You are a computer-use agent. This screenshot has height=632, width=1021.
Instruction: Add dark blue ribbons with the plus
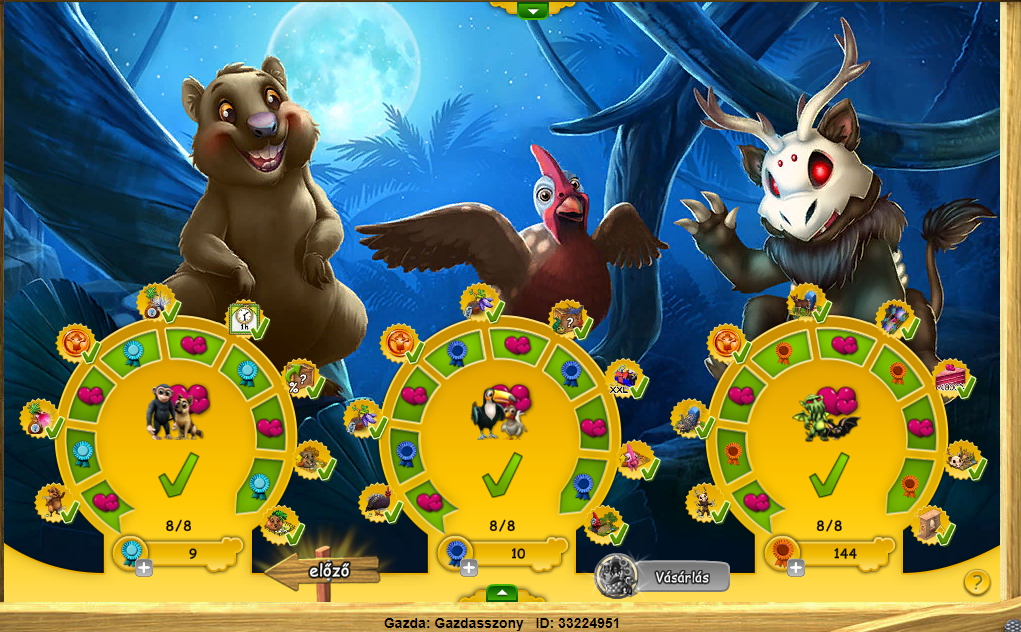pos(468,568)
